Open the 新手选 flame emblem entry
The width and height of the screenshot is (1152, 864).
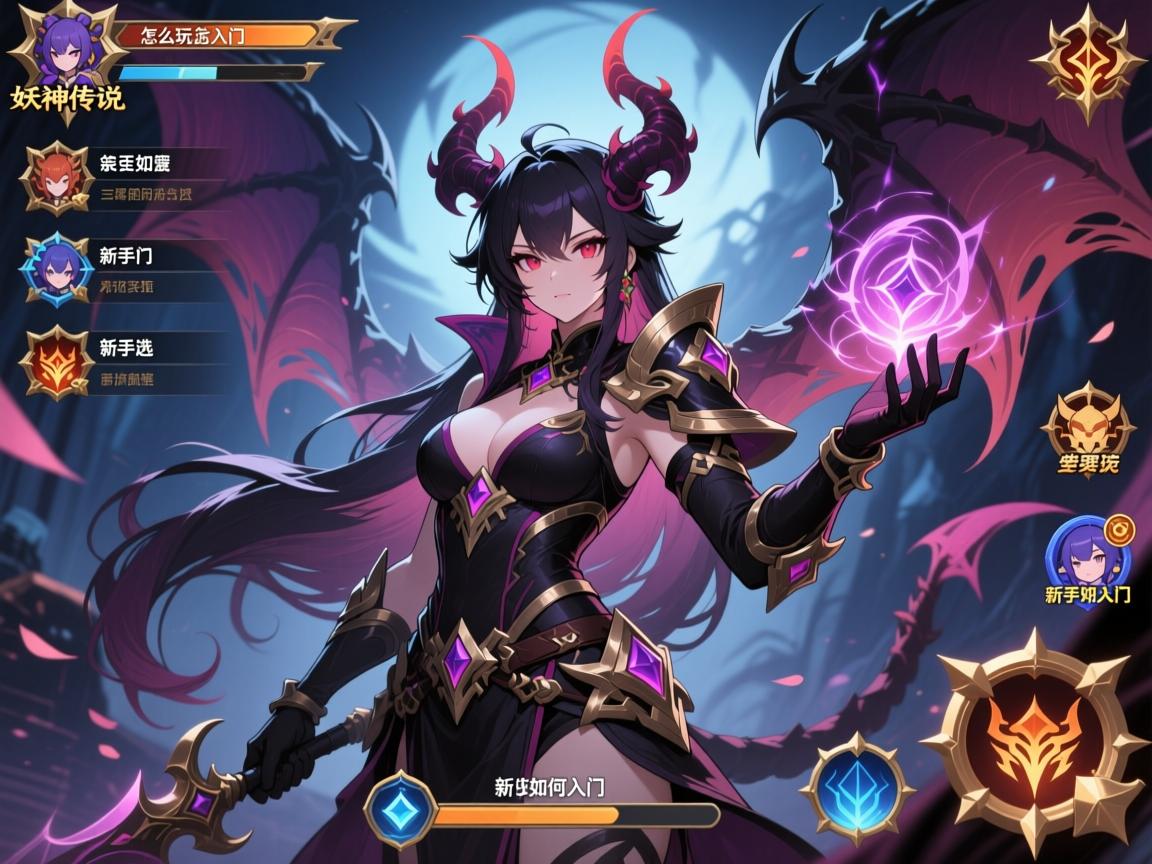[x=57, y=361]
